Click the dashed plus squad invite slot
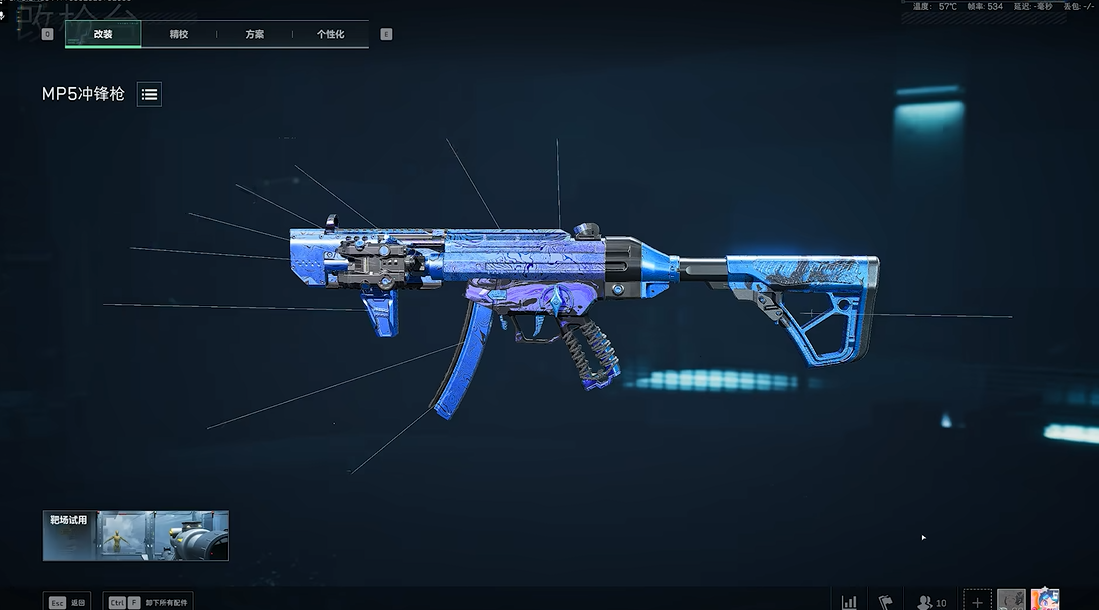Screen dimensions: 1099x610 coord(977,601)
